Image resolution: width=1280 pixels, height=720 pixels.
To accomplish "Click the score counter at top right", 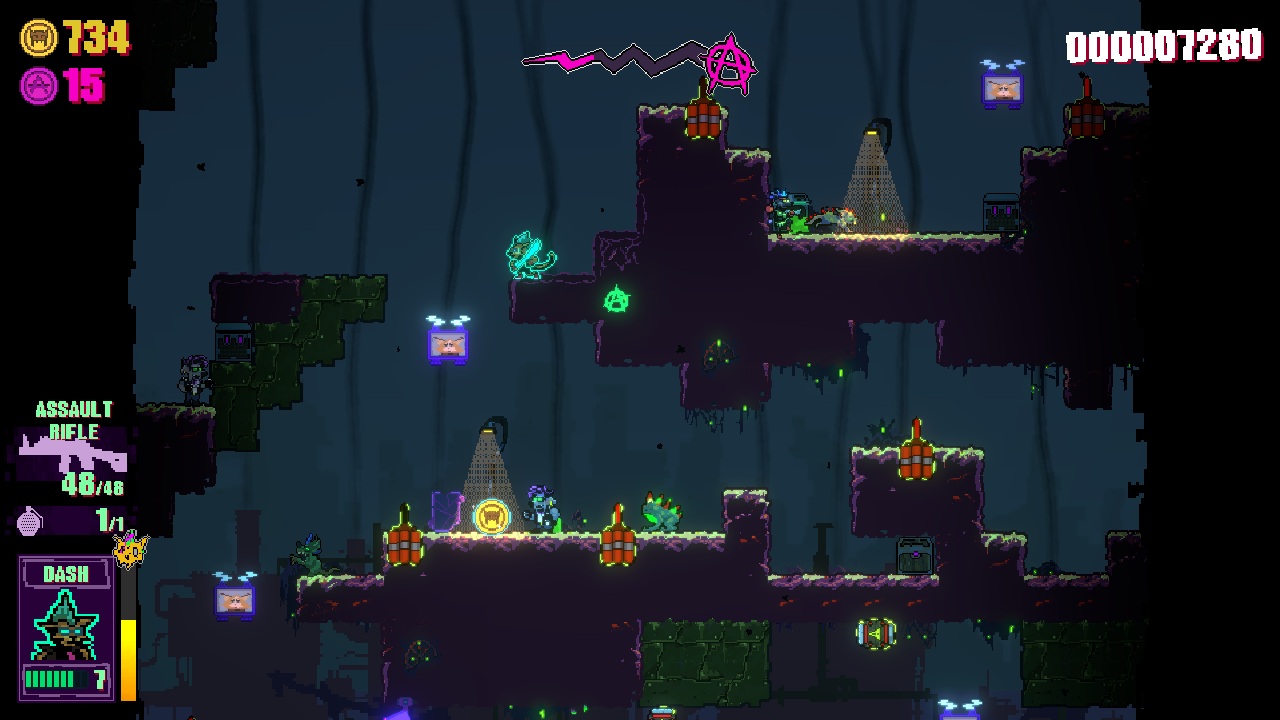I will click(1163, 43).
